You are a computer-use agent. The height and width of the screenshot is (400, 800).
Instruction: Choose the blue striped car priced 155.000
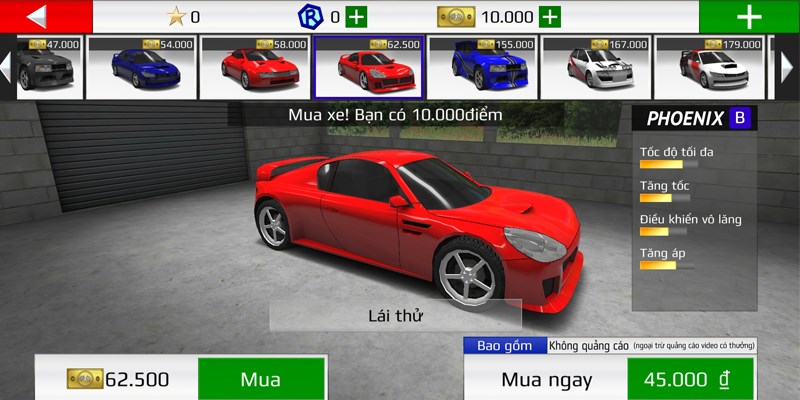pos(483,65)
